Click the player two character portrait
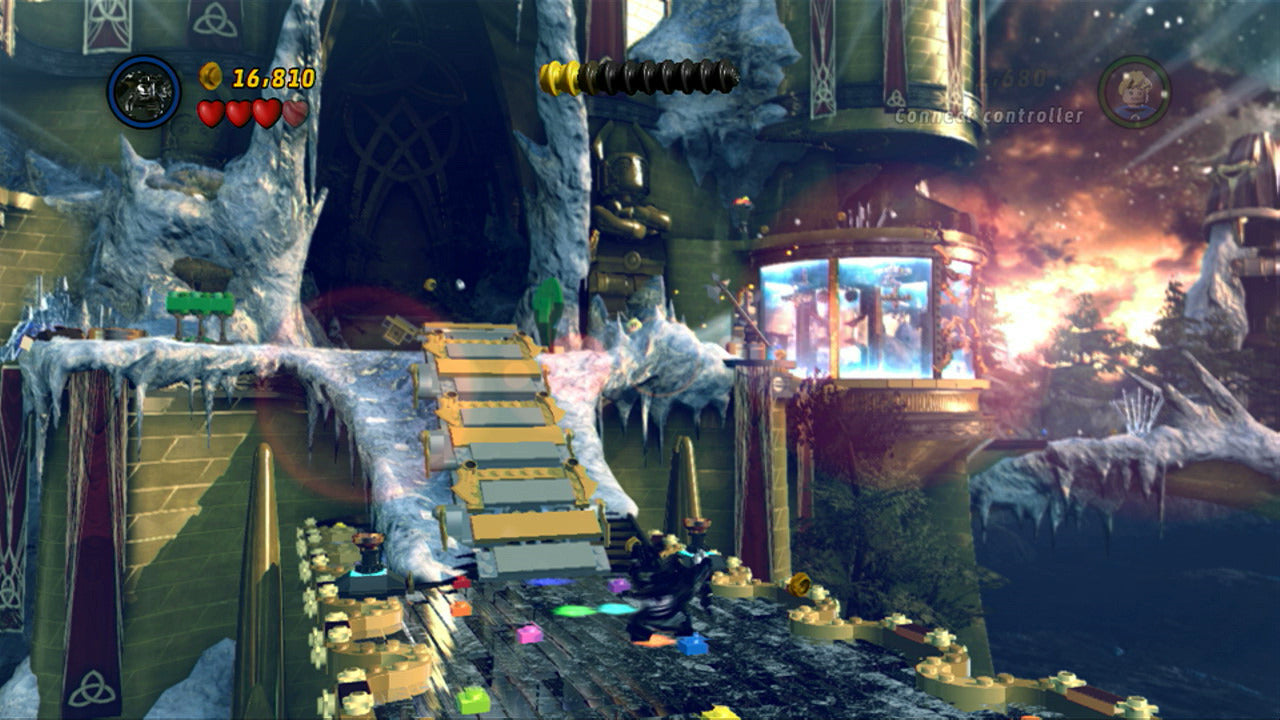Viewport: 1280px width, 720px height. tap(1134, 91)
